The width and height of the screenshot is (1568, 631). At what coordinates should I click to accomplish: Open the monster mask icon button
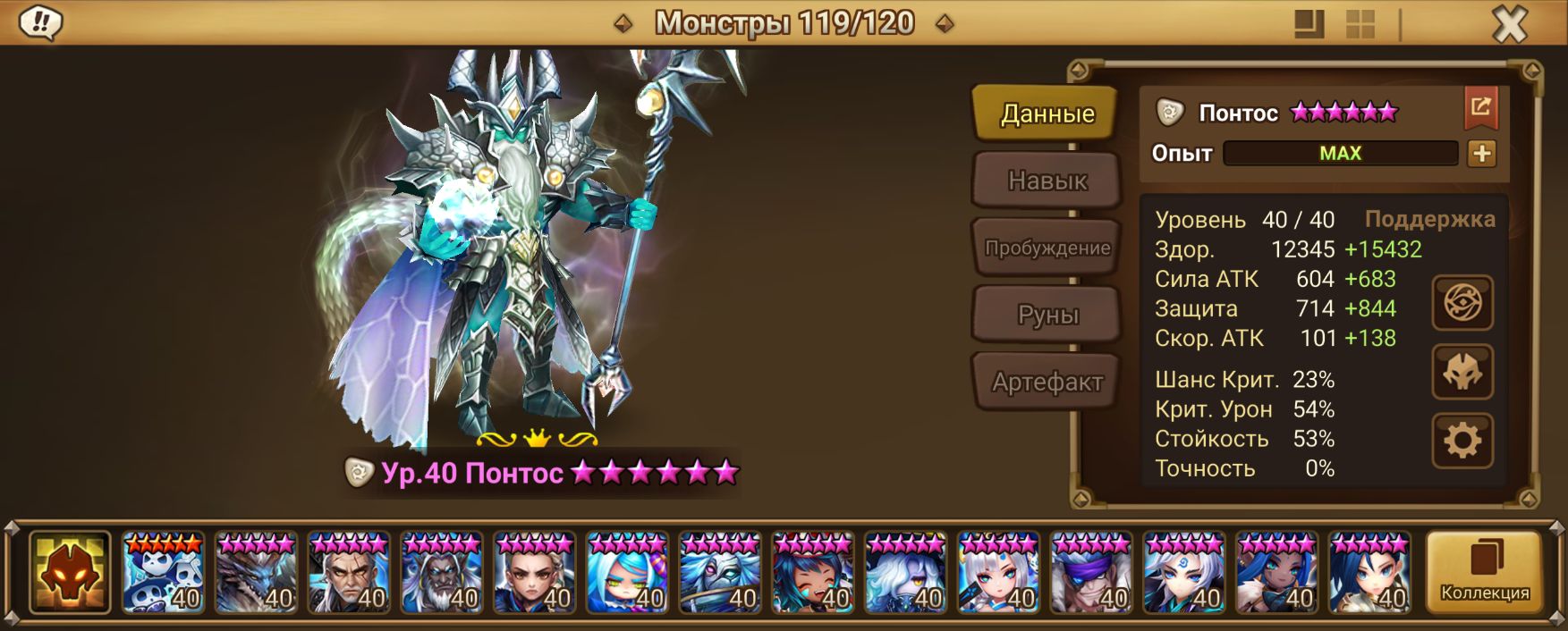(1462, 372)
